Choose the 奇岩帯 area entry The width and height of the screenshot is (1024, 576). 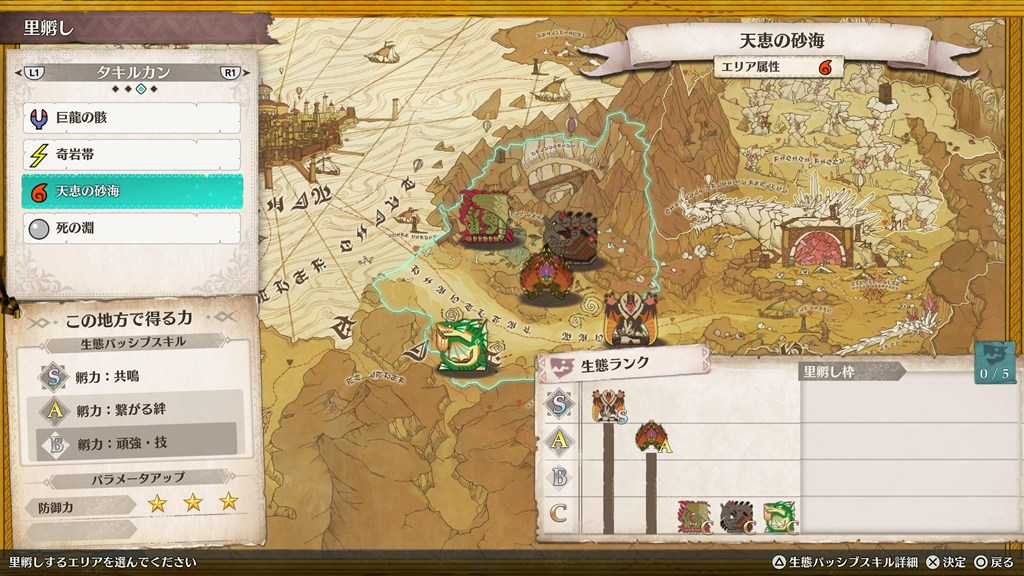[131, 155]
